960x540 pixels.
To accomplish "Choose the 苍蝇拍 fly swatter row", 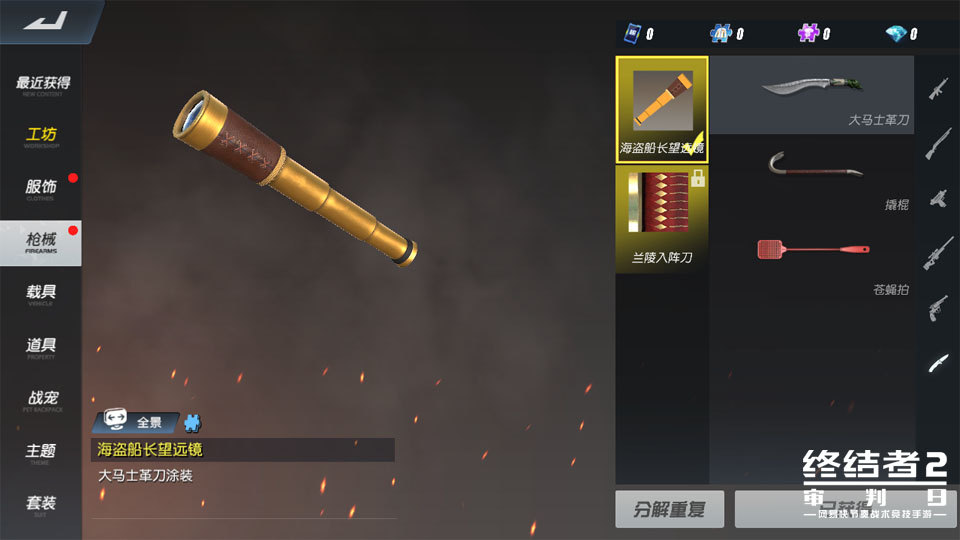I will click(x=811, y=262).
